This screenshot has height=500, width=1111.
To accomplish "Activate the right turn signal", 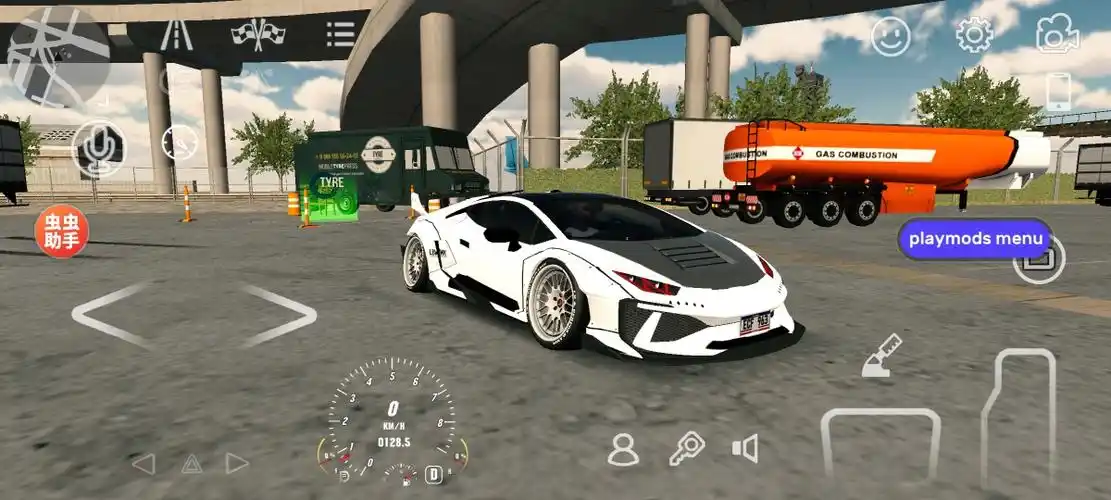I will tap(237, 464).
